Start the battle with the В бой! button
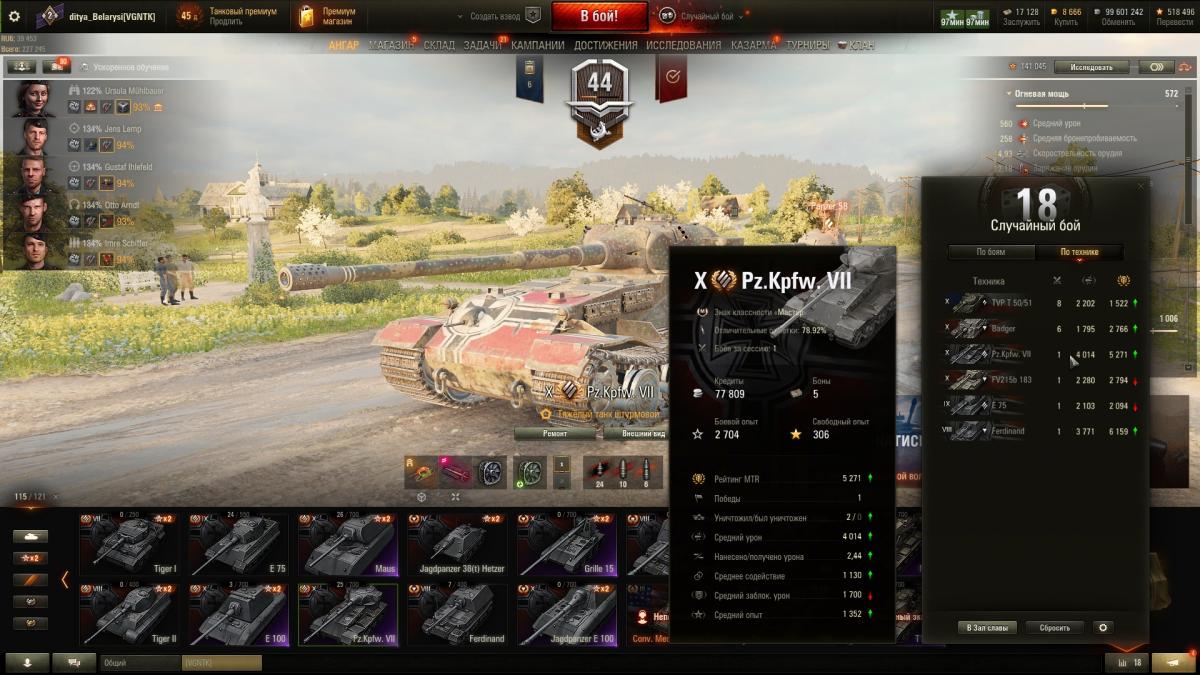The height and width of the screenshot is (675, 1200). (599, 16)
